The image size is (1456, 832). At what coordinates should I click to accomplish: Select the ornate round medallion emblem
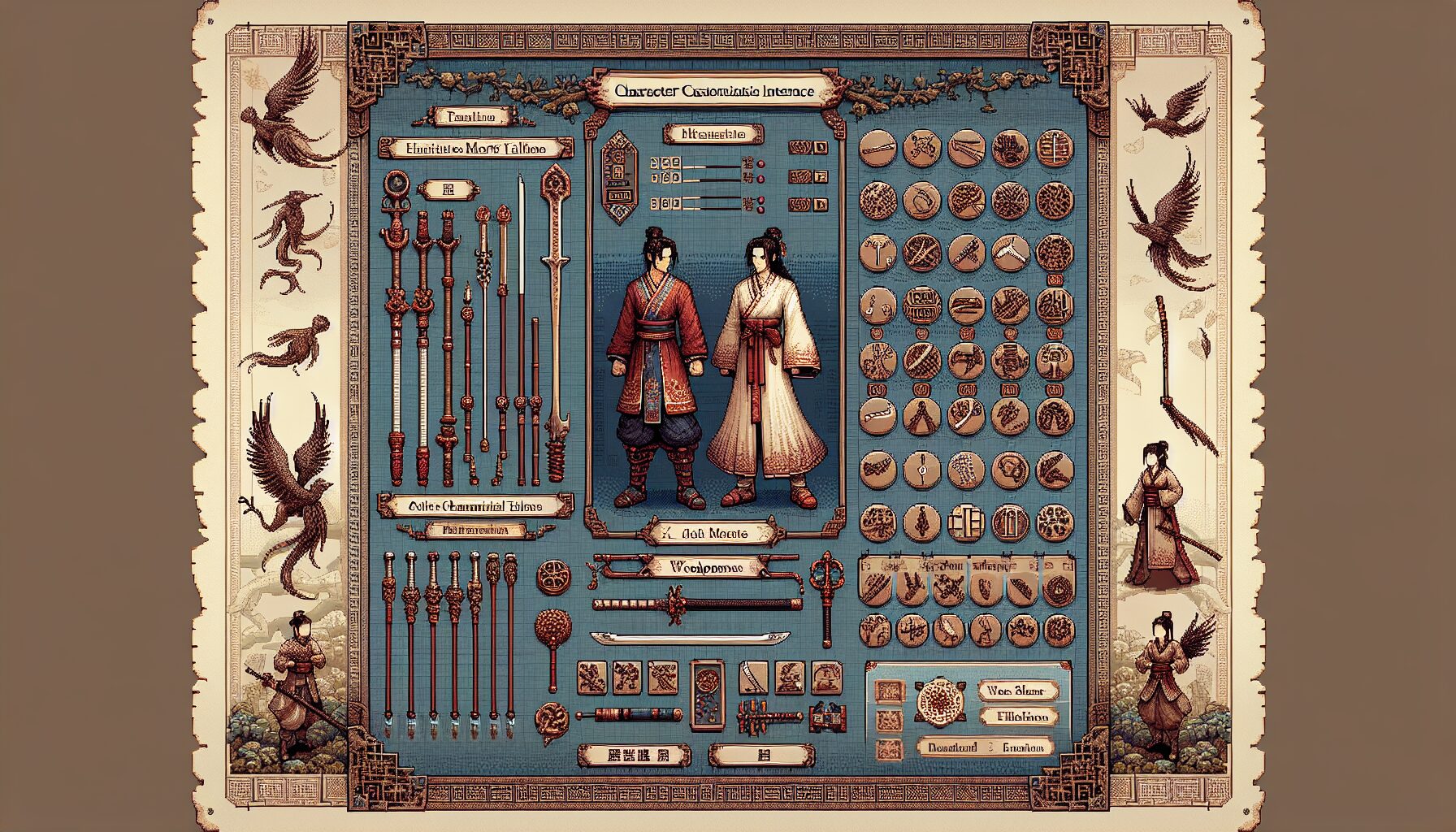click(940, 700)
